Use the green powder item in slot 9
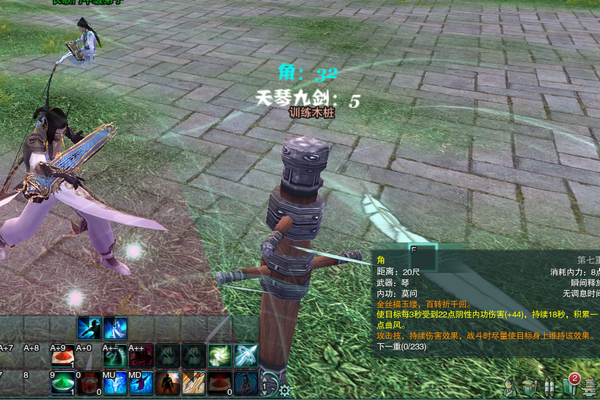This screenshot has width=600, height=400. 63,382
